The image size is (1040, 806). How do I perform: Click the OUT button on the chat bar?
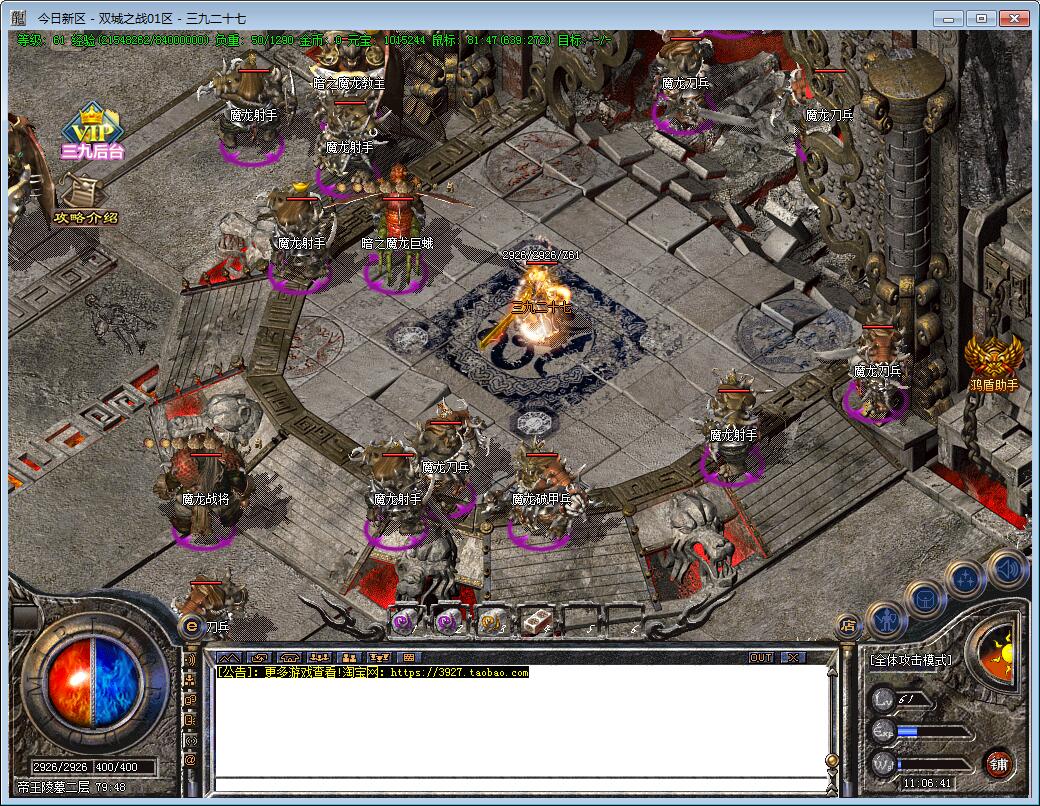(761, 657)
